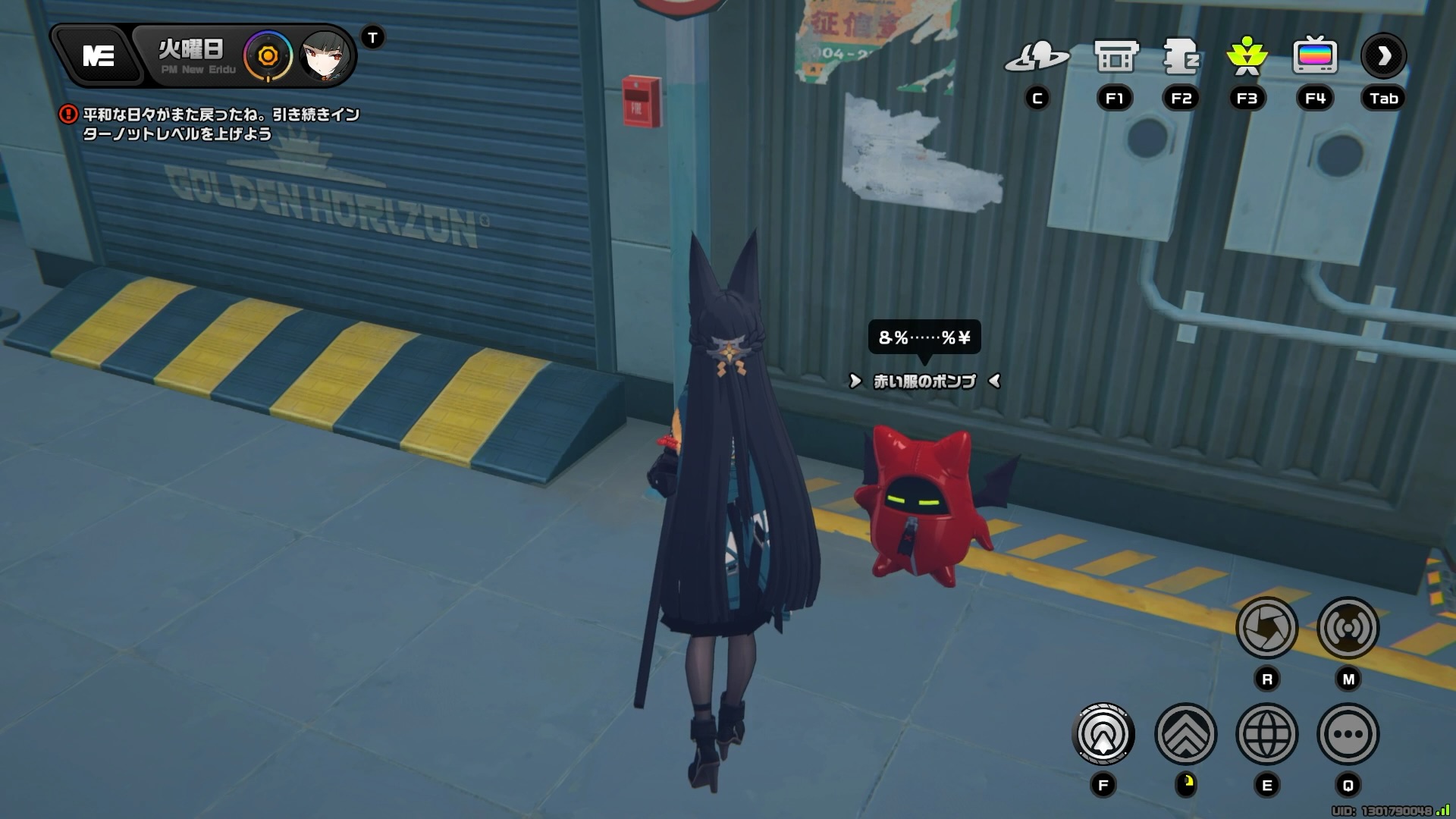Screen dimensions: 1456x819
Task: Open the pending tasks list via F2 icon
Action: (x=1180, y=57)
